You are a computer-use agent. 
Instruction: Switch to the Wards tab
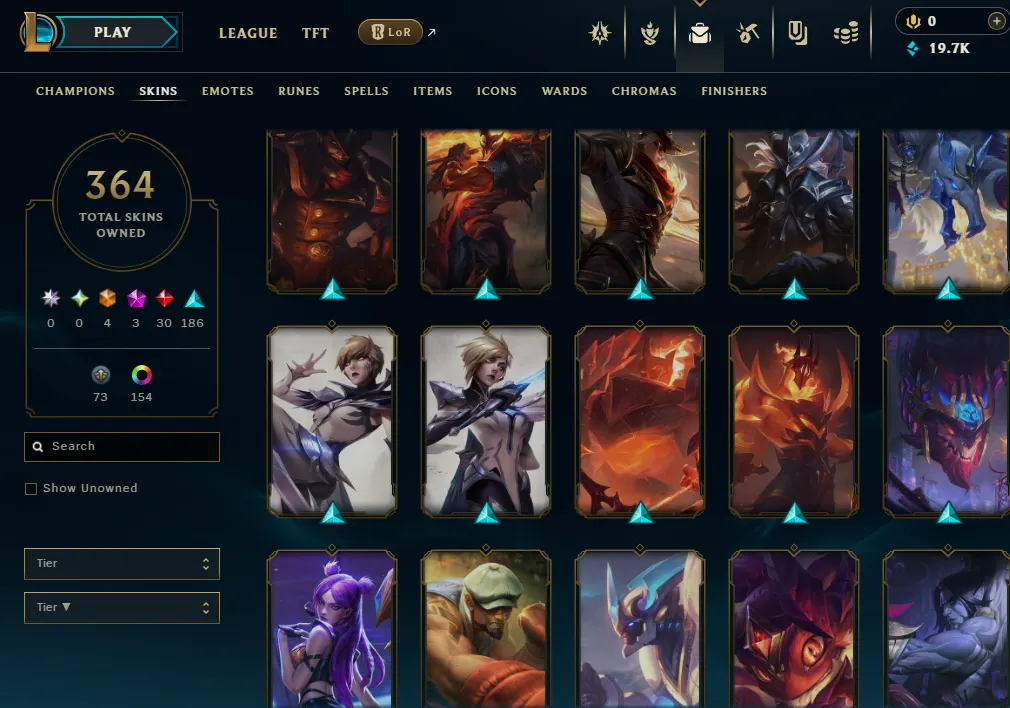(564, 91)
